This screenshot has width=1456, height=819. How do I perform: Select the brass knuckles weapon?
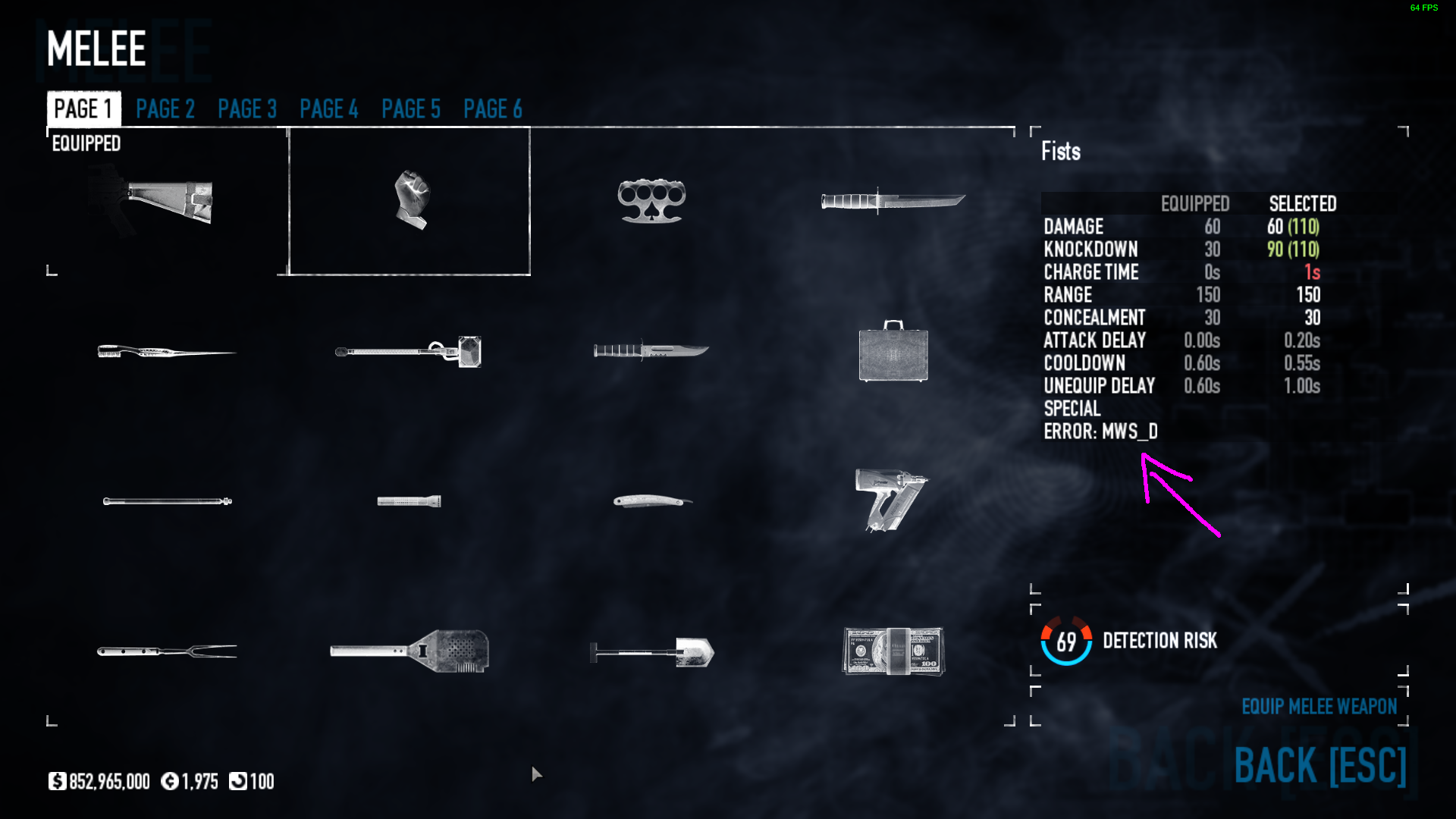pos(651,202)
